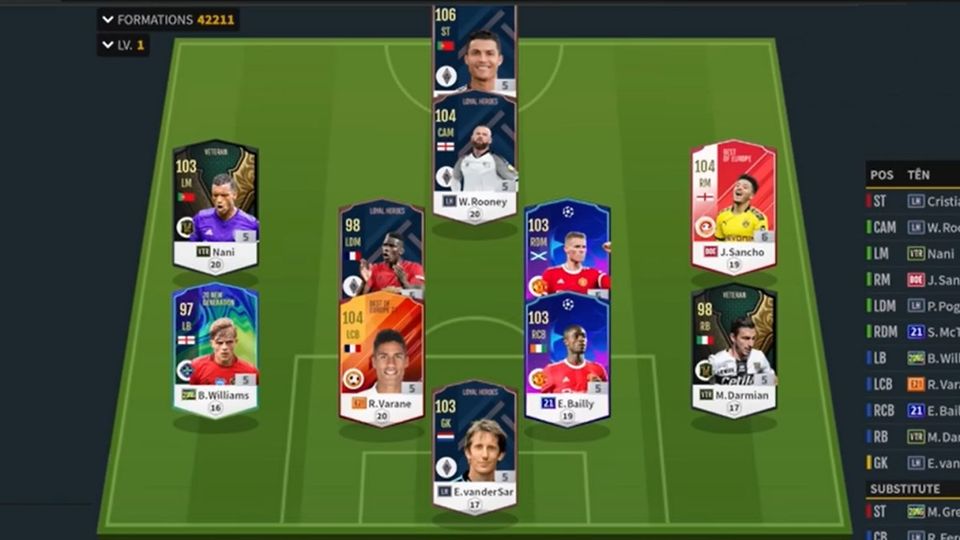Choose the RDM row in squad list
The width and height of the screenshot is (960, 540).
pyautogui.click(x=912, y=332)
